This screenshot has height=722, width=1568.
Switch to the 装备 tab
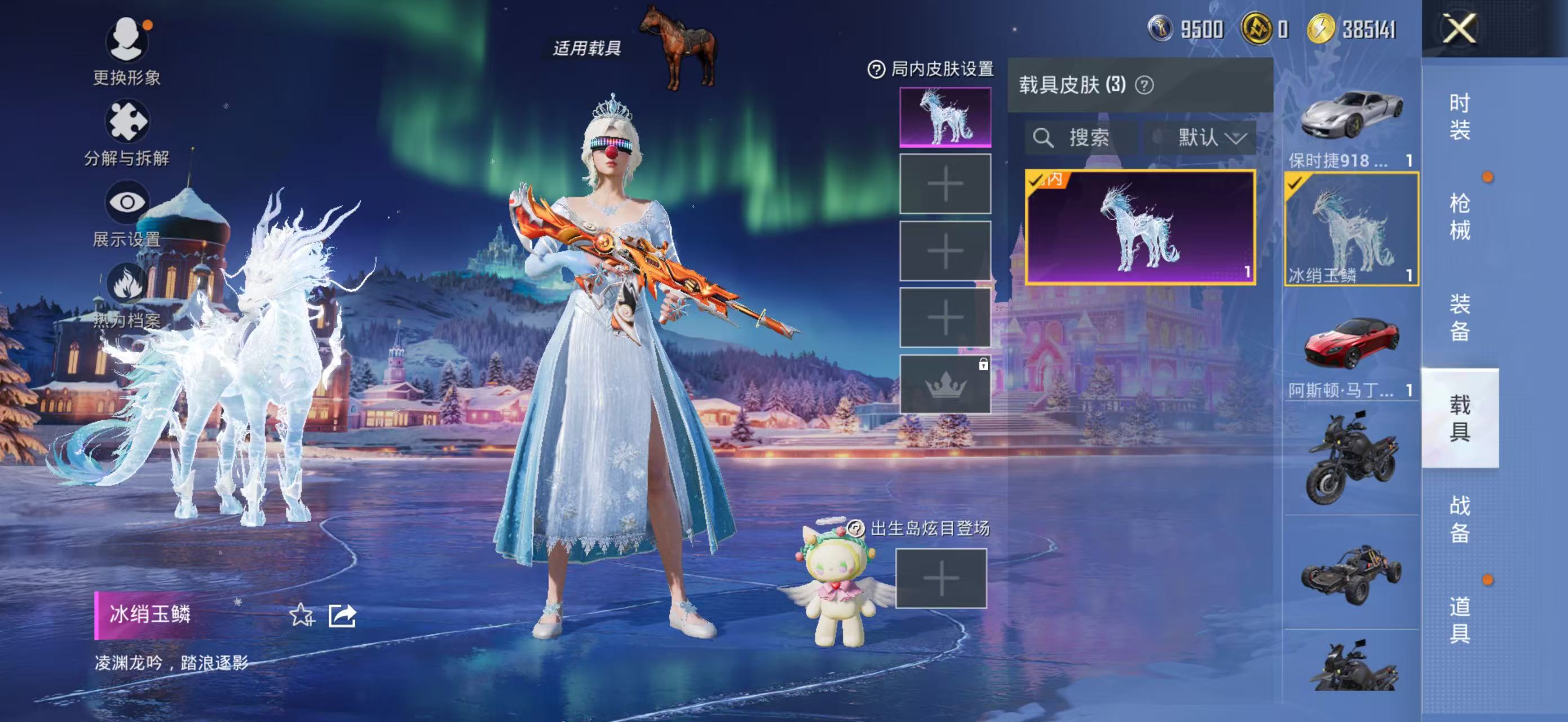(1459, 317)
